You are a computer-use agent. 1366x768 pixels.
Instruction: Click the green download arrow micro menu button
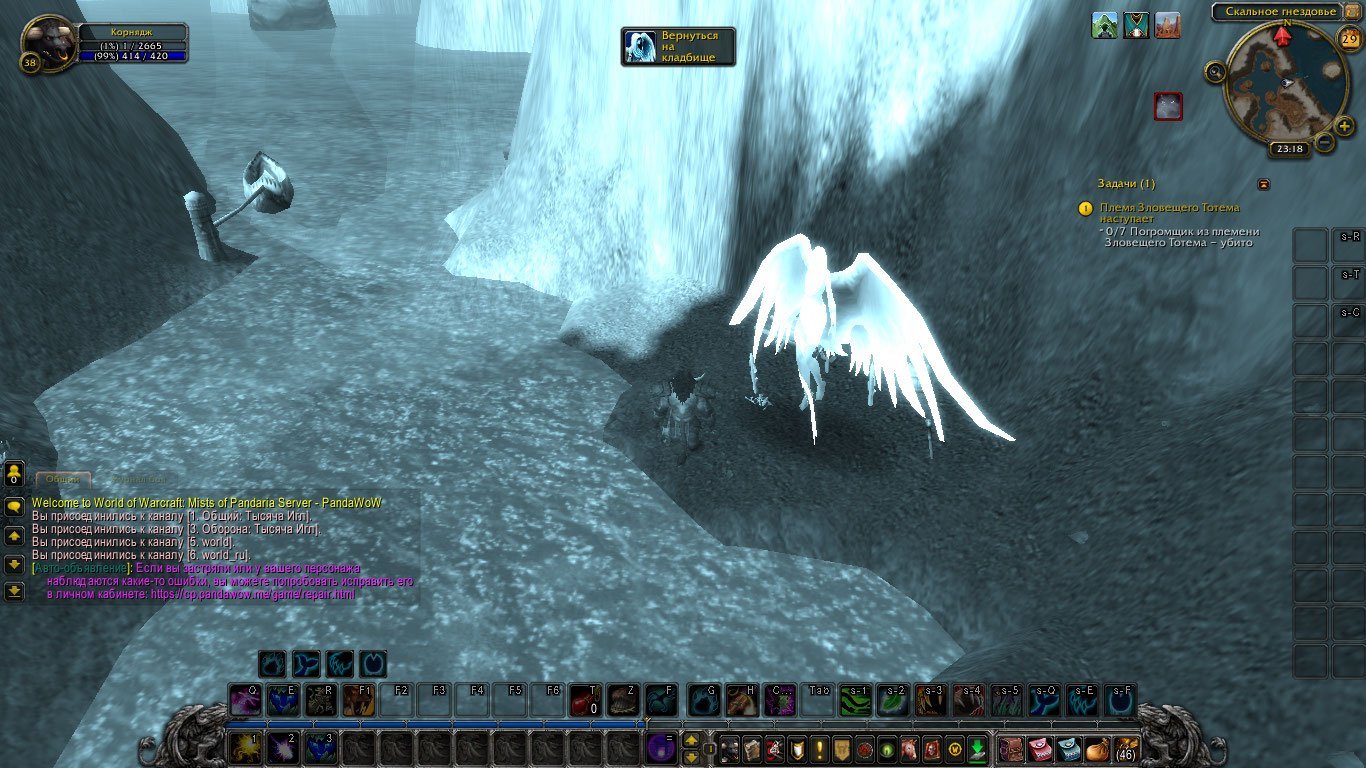[x=977, y=748]
